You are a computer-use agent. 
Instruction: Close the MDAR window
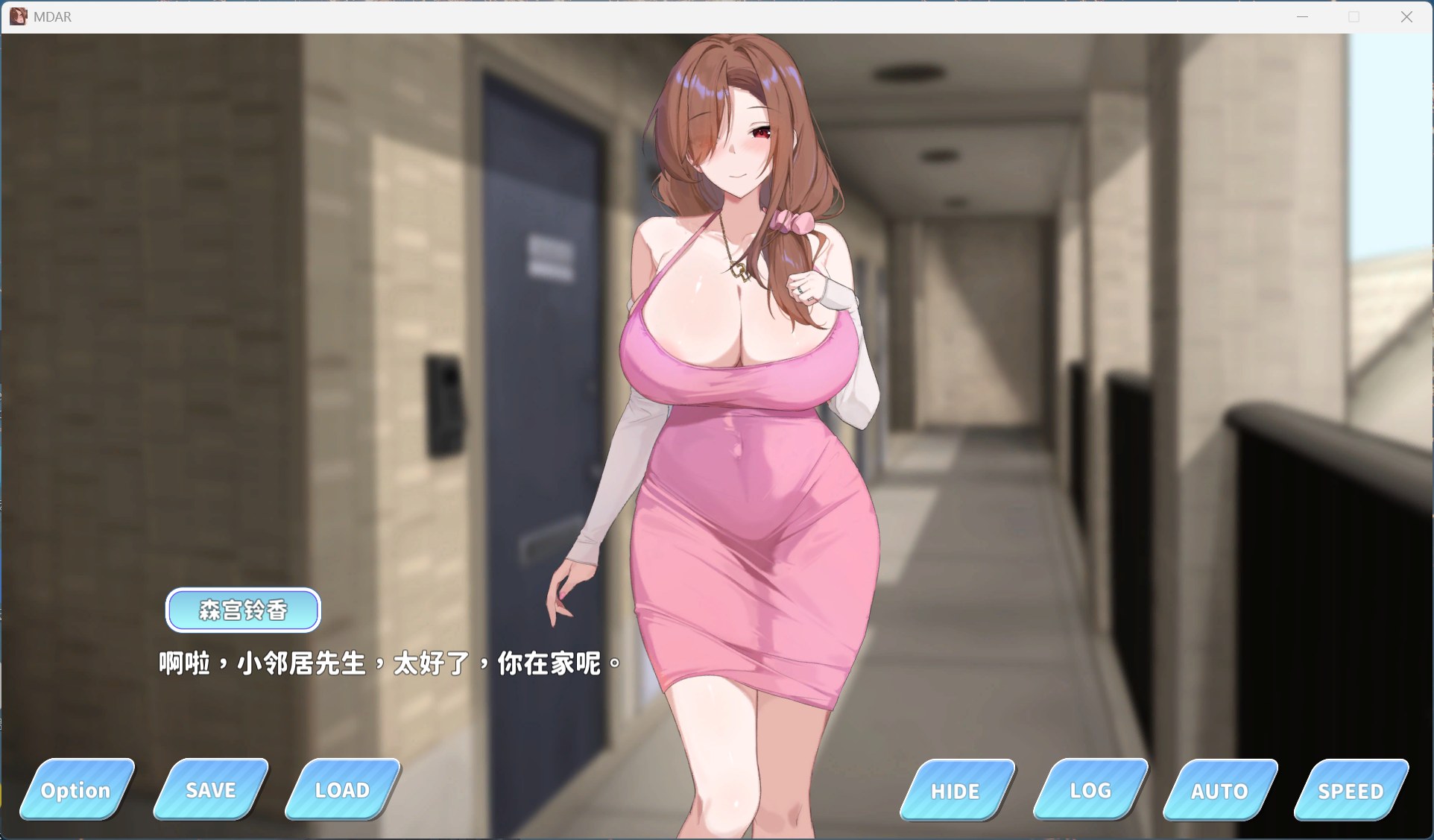coord(1407,16)
